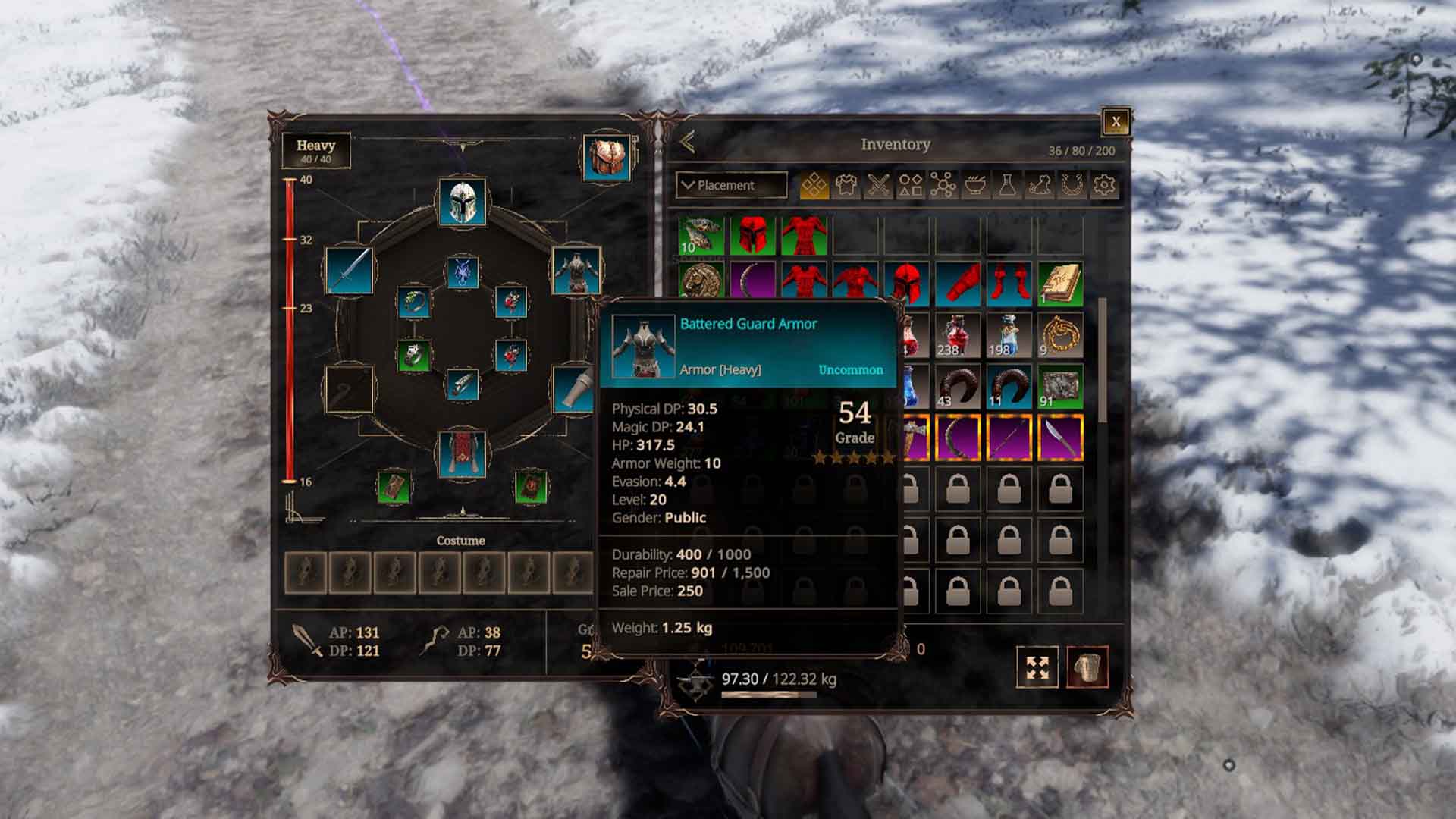Select the equipped pants slot
Viewport: 1456px width, 819px height.
point(463,454)
